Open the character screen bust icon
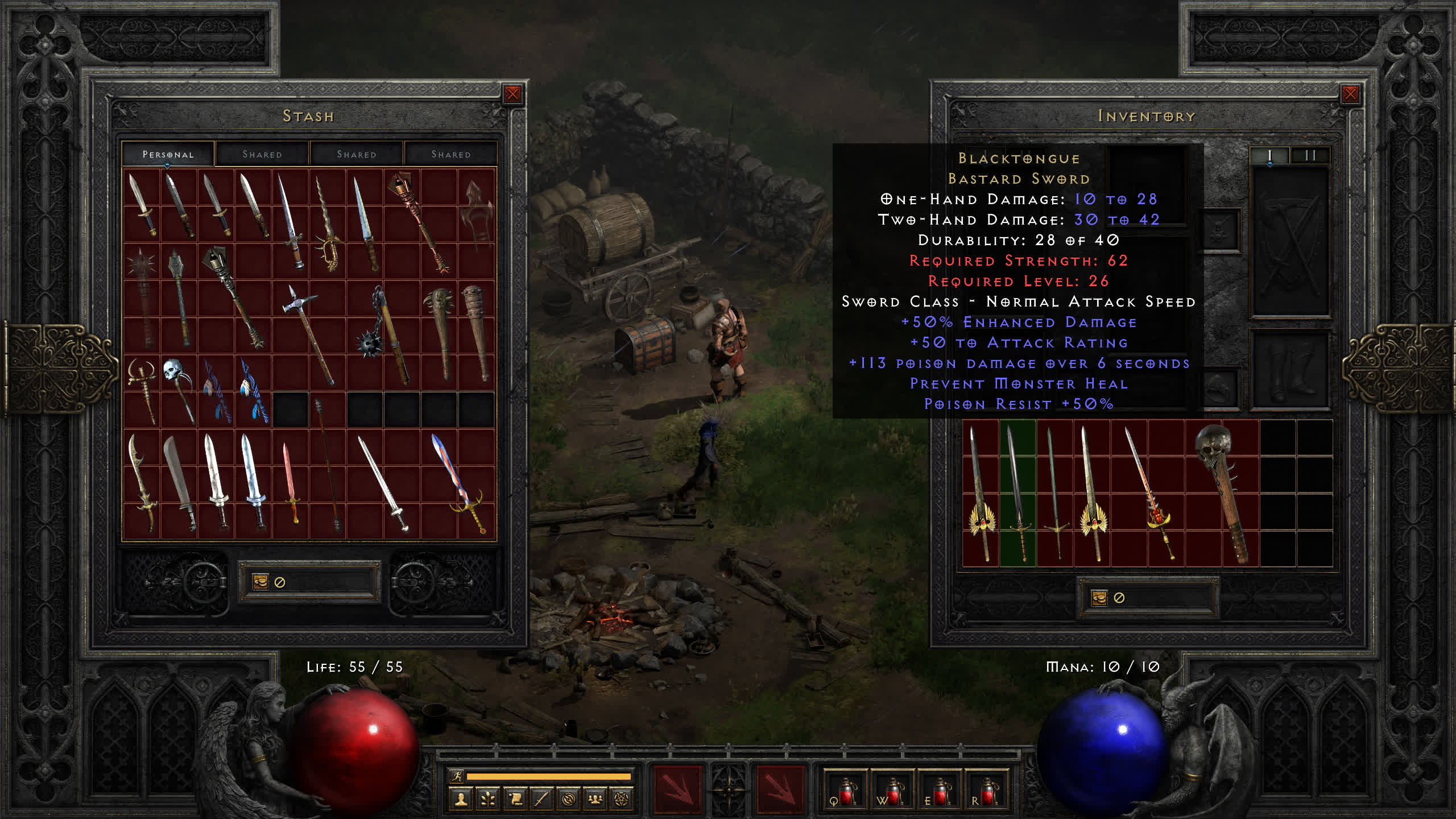 click(461, 800)
